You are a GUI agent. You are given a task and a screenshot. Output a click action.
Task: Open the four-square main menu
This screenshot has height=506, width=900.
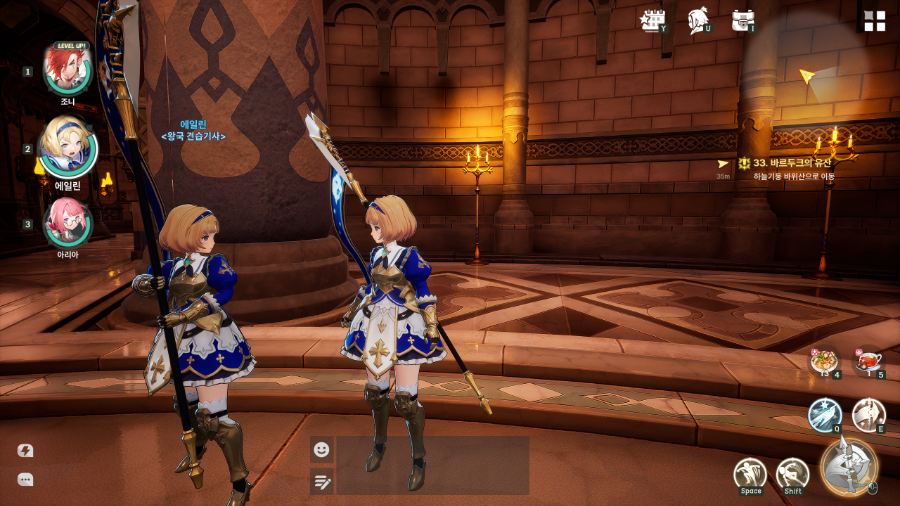click(875, 21)
